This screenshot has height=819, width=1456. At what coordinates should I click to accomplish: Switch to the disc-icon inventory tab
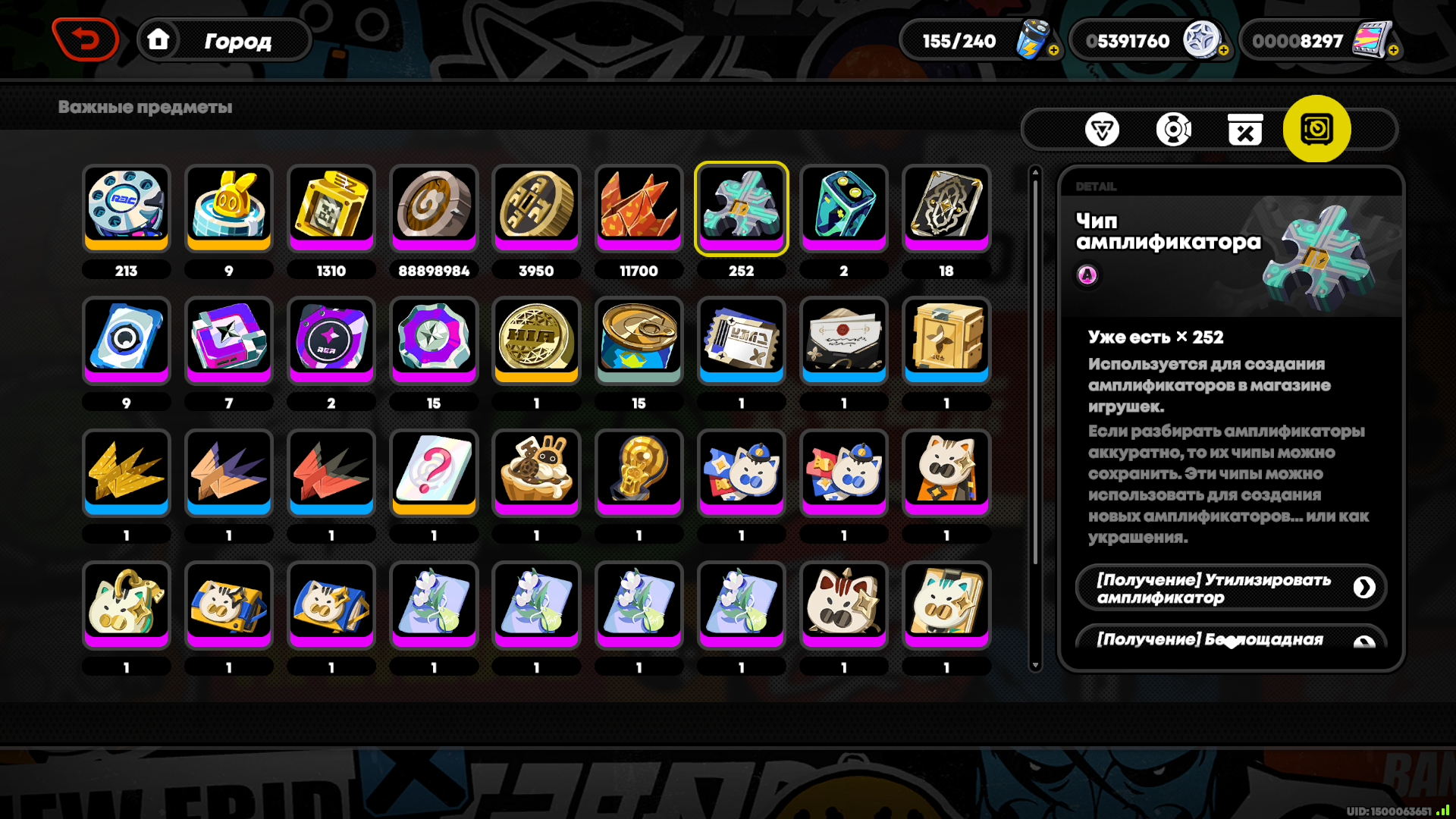[x=1173, y=130]
